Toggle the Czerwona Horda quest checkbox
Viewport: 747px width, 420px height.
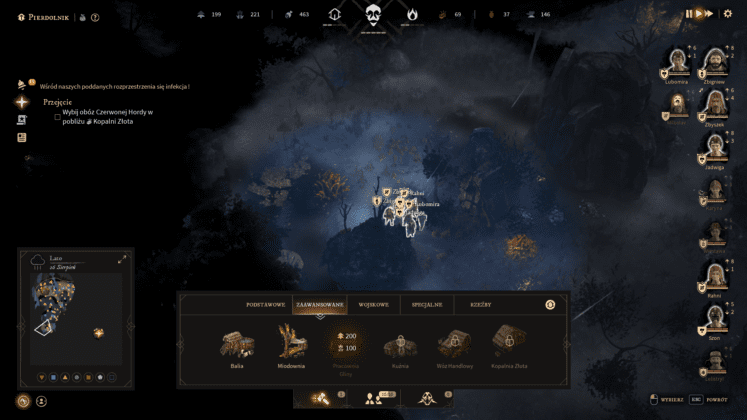point(58,115)
